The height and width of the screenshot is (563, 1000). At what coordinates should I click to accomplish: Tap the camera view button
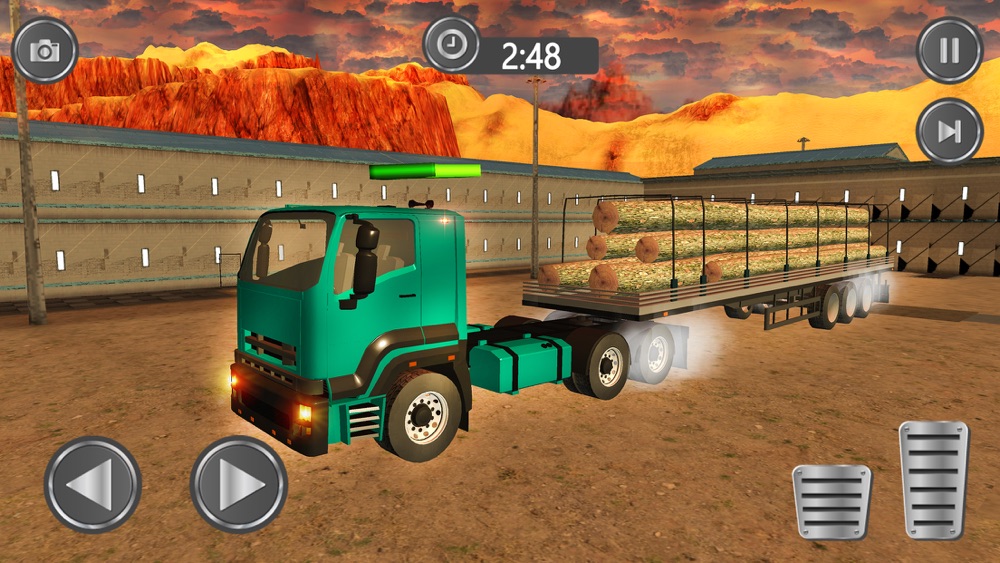pos(45,50)
